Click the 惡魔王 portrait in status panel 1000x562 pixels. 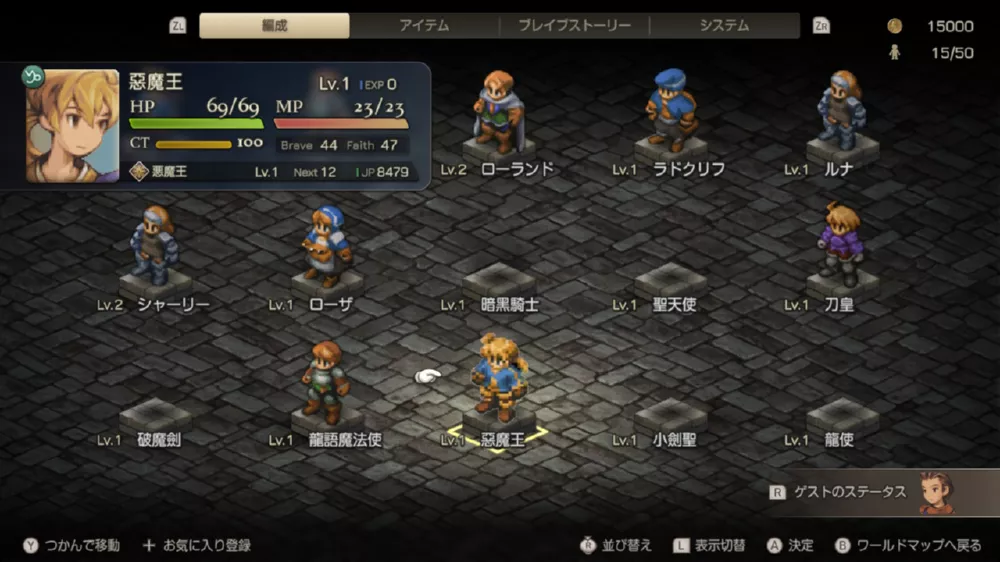[72, 125]
